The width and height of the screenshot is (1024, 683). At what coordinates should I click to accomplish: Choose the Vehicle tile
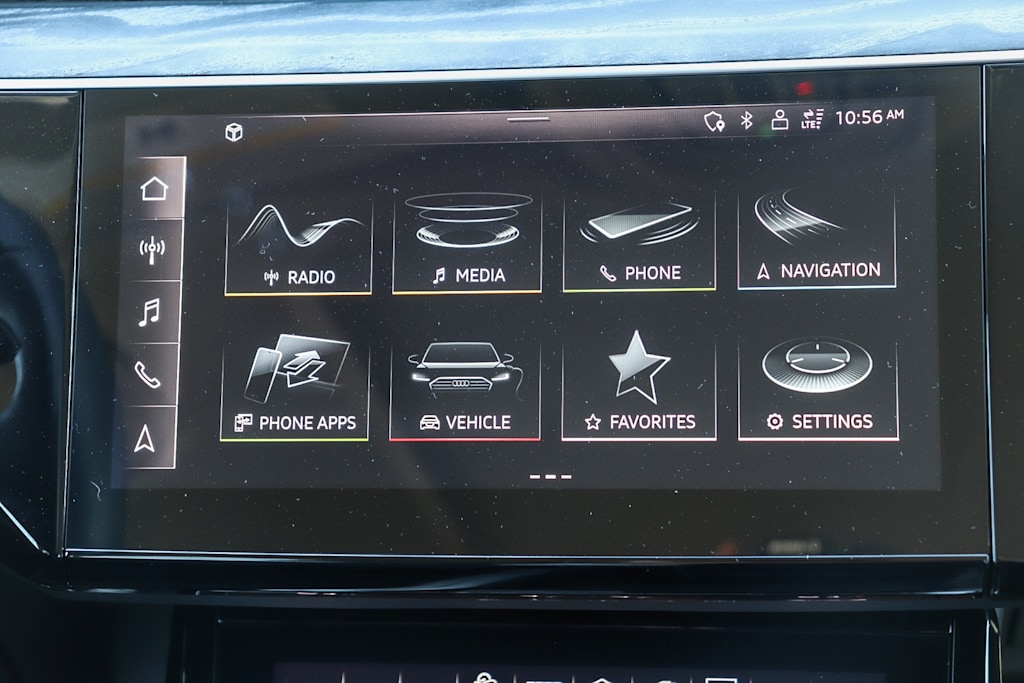465,391
